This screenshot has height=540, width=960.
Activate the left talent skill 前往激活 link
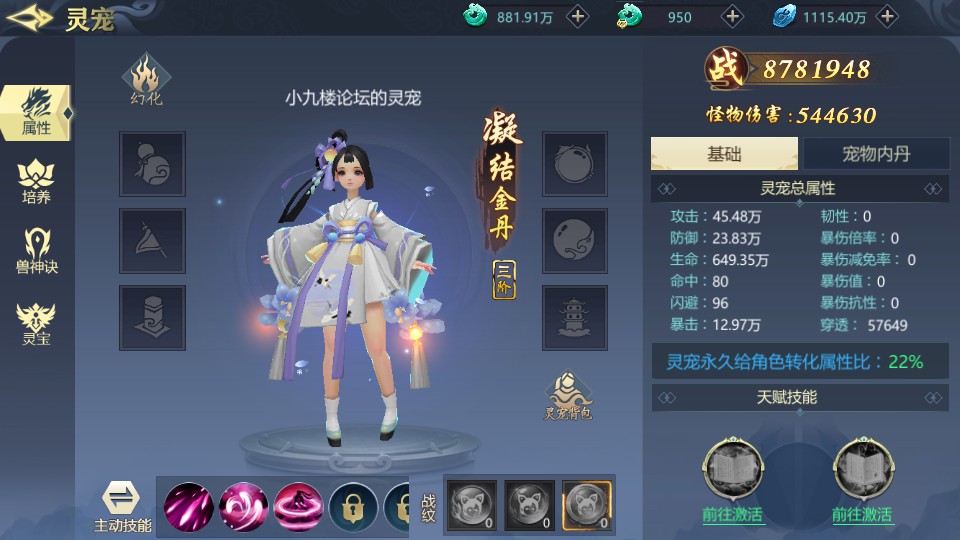733,515
